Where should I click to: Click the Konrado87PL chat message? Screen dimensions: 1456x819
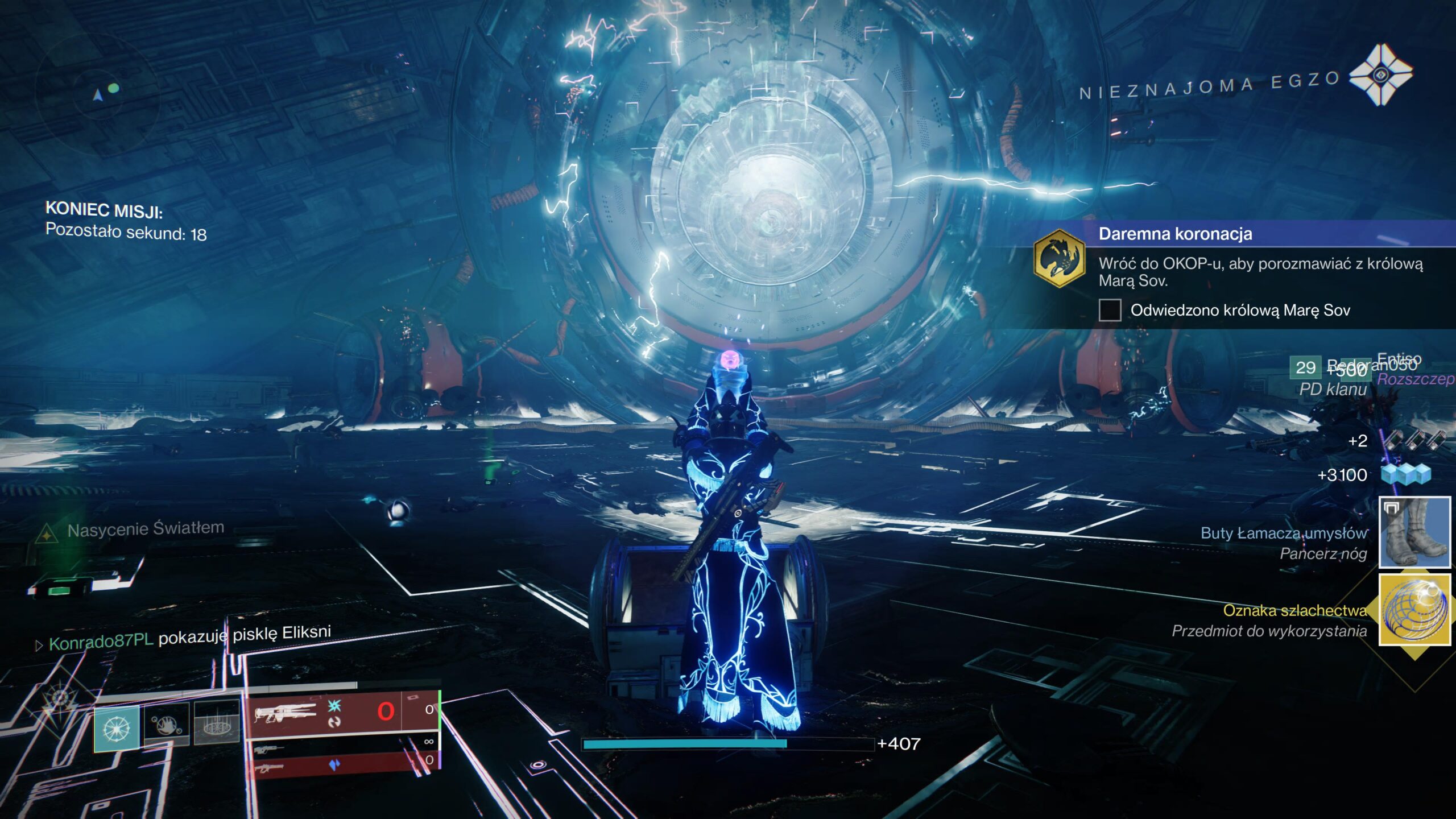[188, 638]
